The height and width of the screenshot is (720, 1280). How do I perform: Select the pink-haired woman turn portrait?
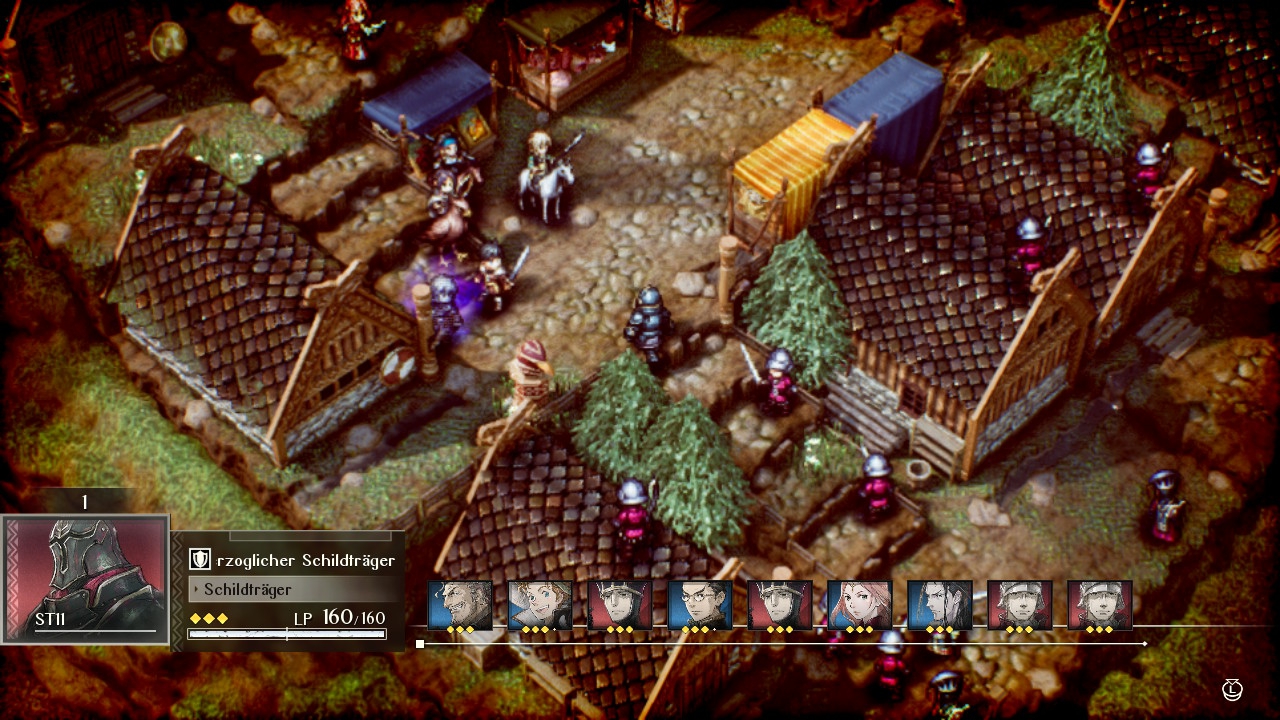tap(860, 604)
